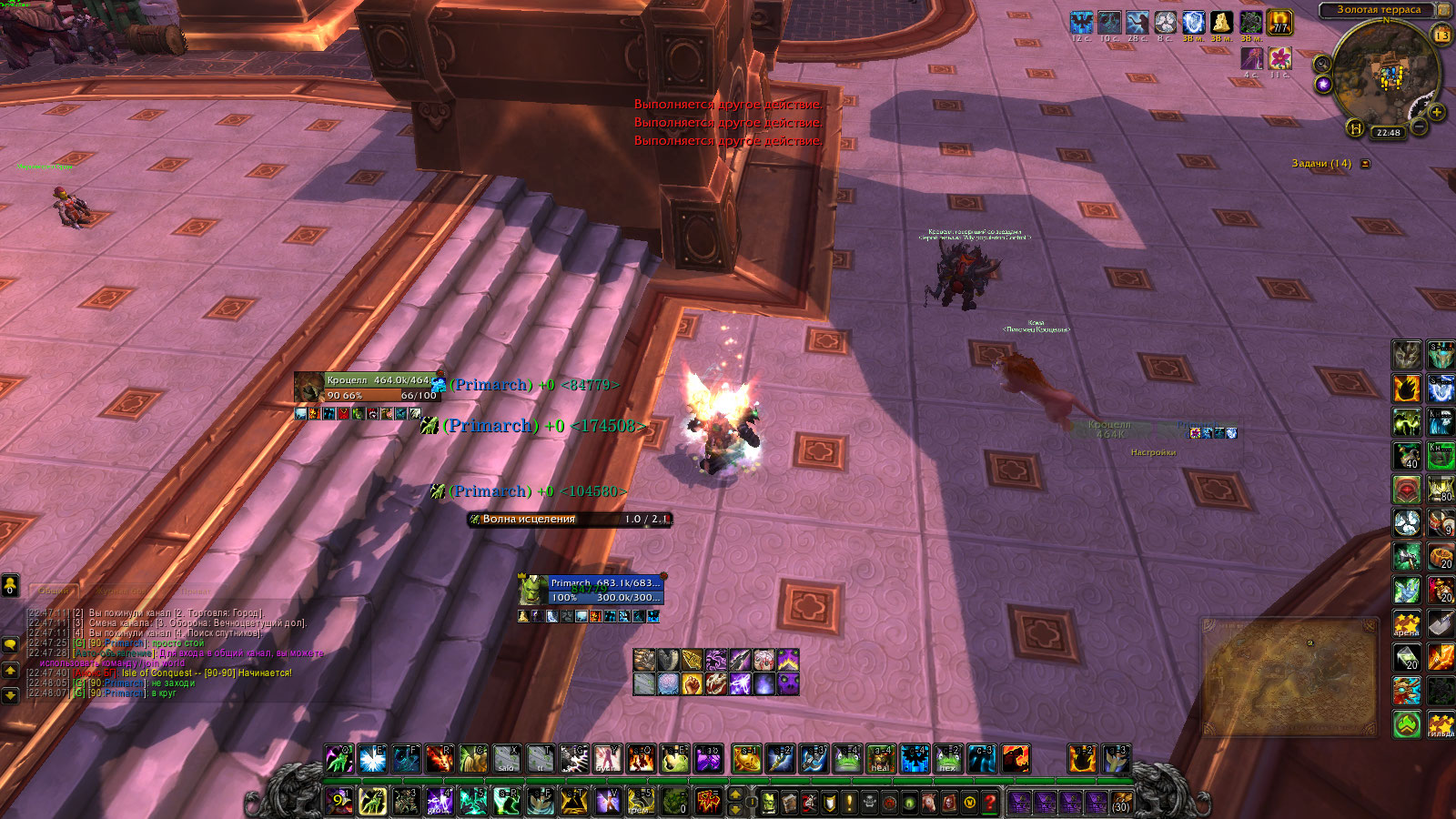Click the chat scroll-down arrow button
Image resolution: width=1456 pixels, height=819 pixels.
coord(11,695)
